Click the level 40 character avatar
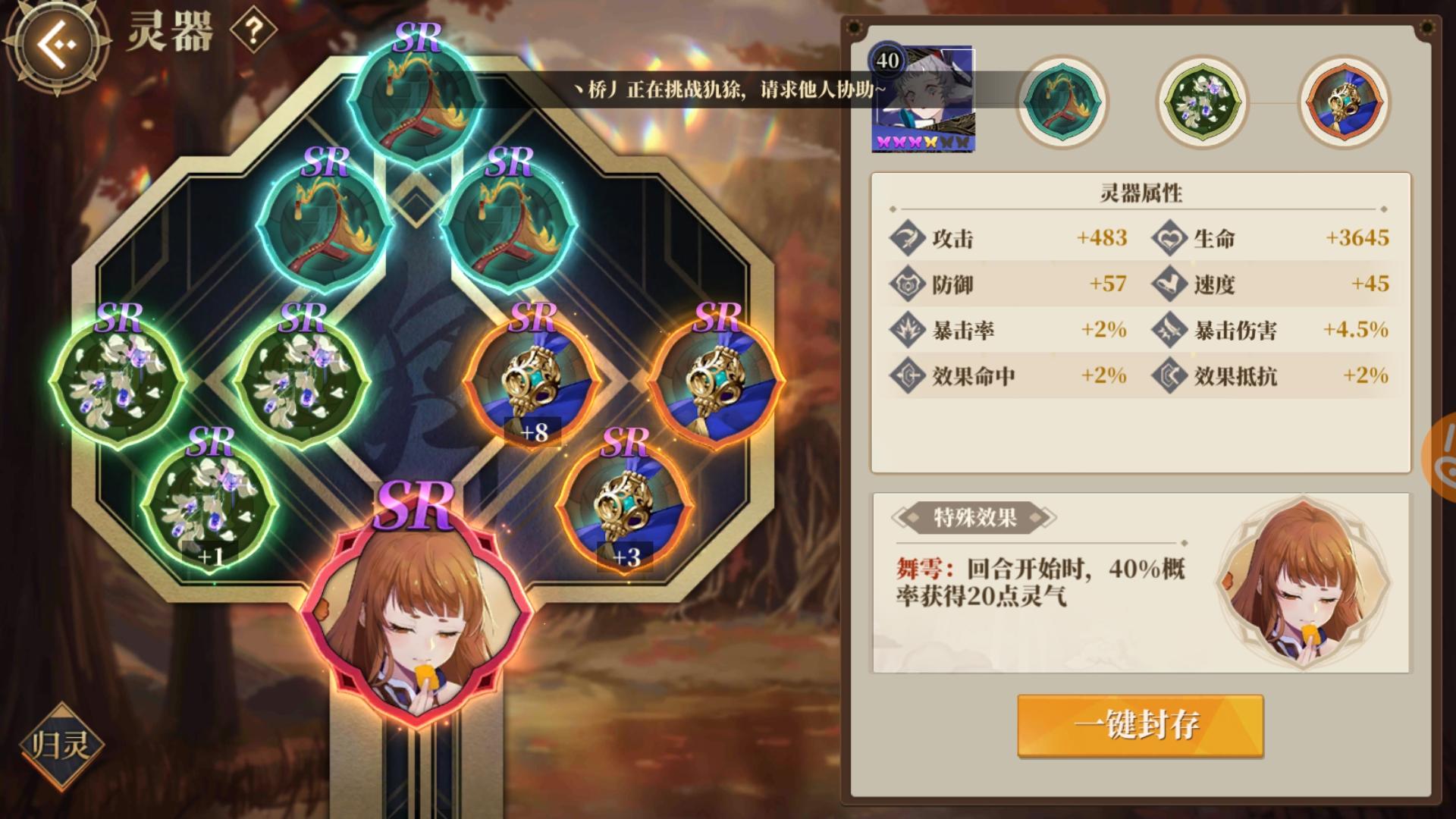The width and height of the screenshot is (1456, 819). [924, 96]
